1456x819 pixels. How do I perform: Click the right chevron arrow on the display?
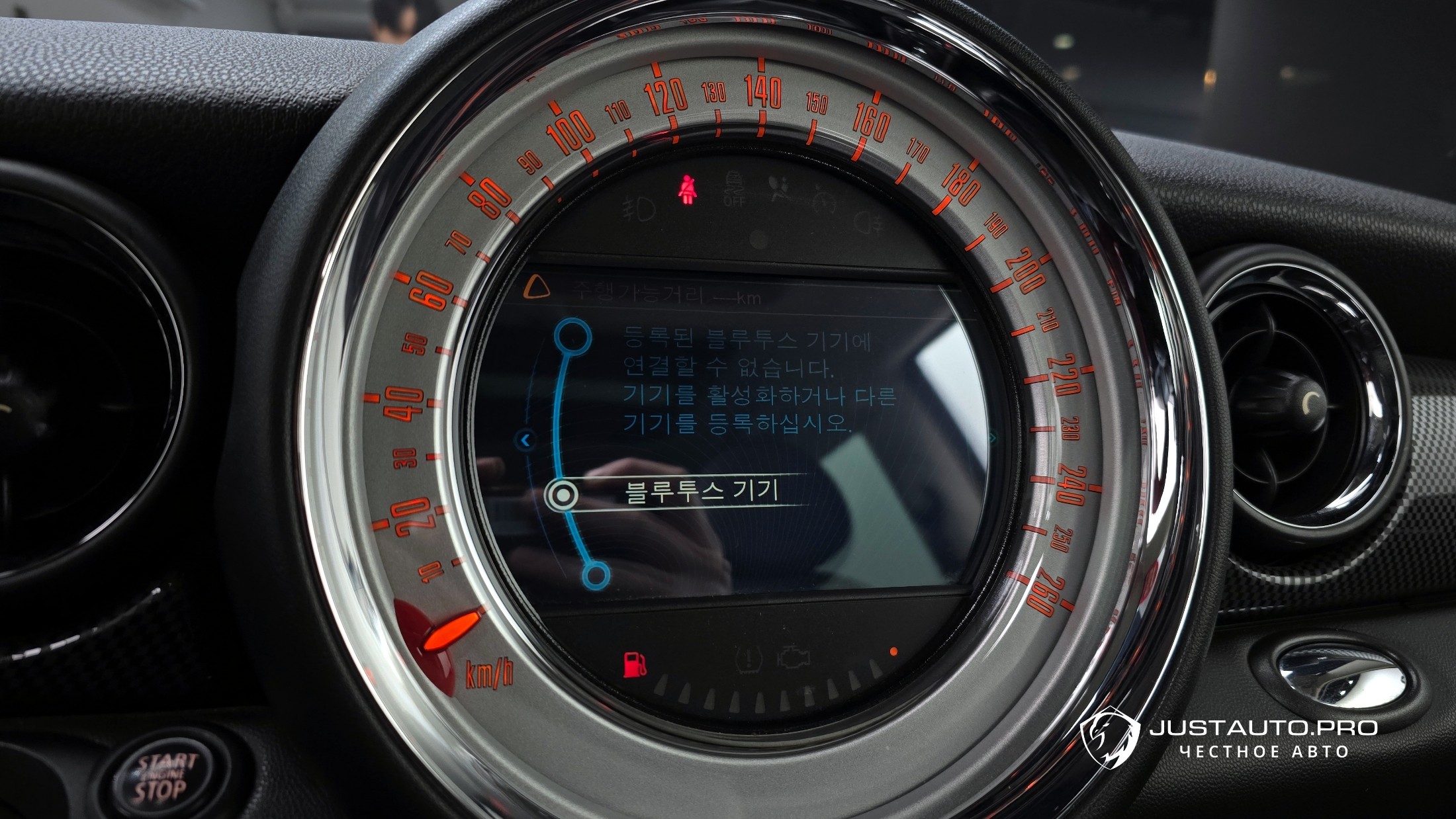991,437
